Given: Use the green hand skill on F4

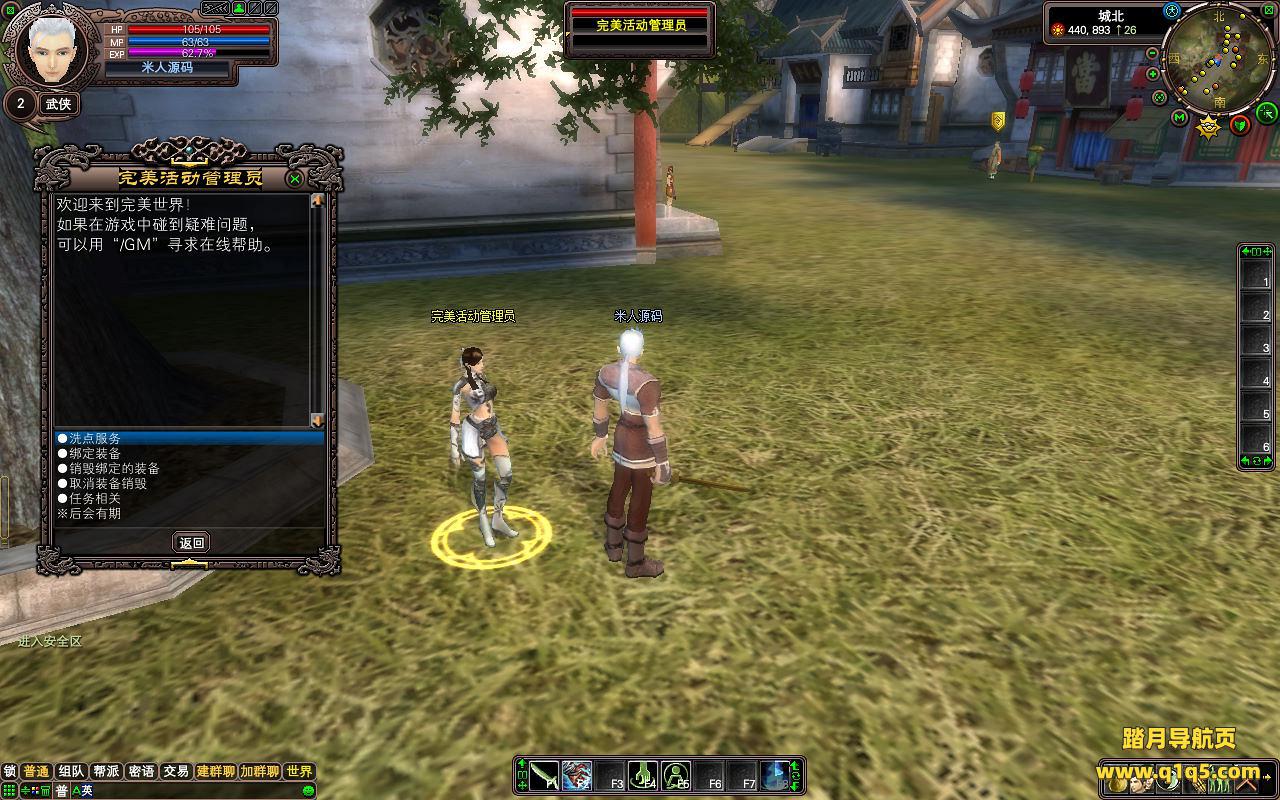Looking at the screenshot, I should click(643, 775).
